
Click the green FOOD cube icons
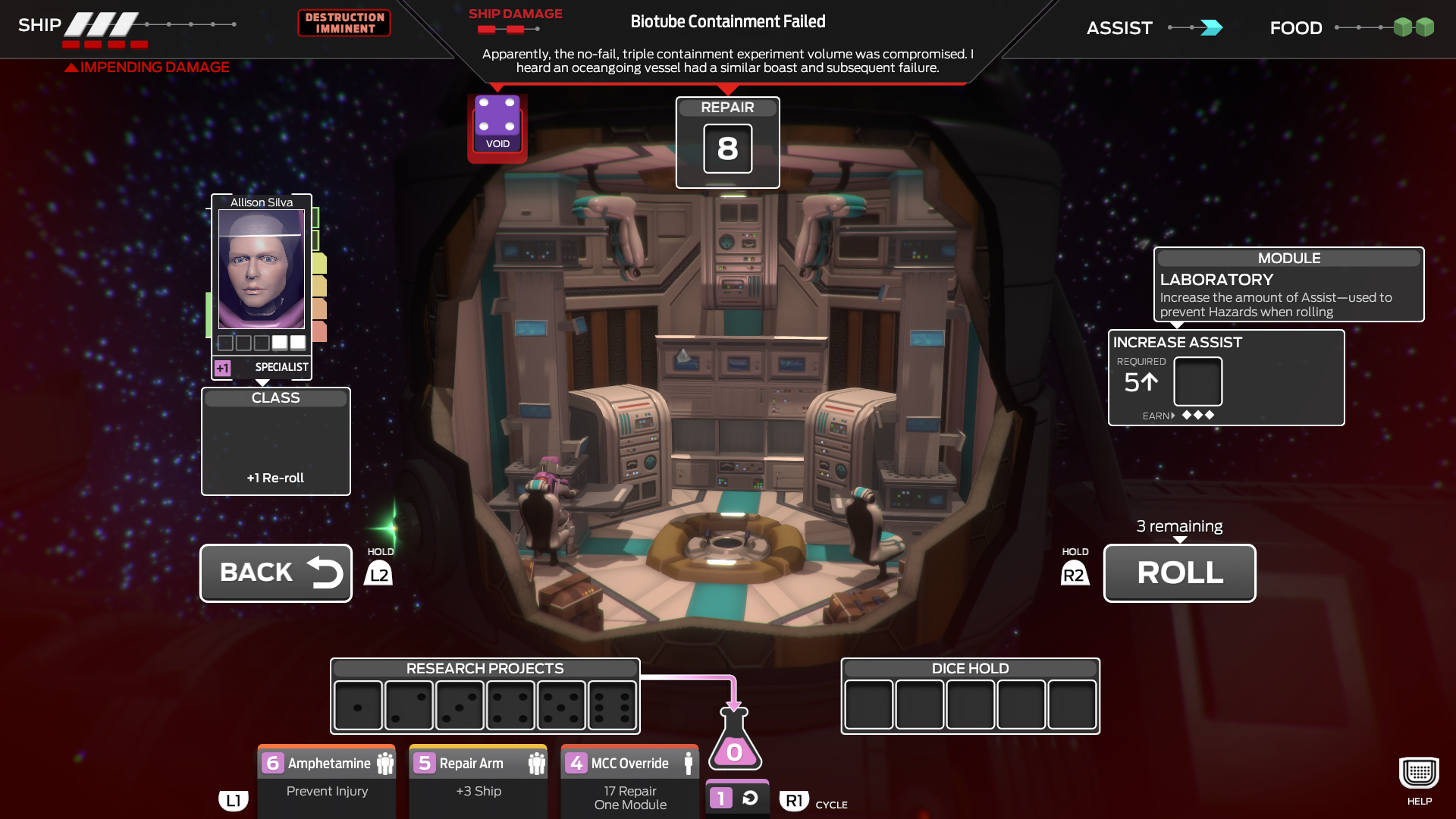coord(1412,27)
